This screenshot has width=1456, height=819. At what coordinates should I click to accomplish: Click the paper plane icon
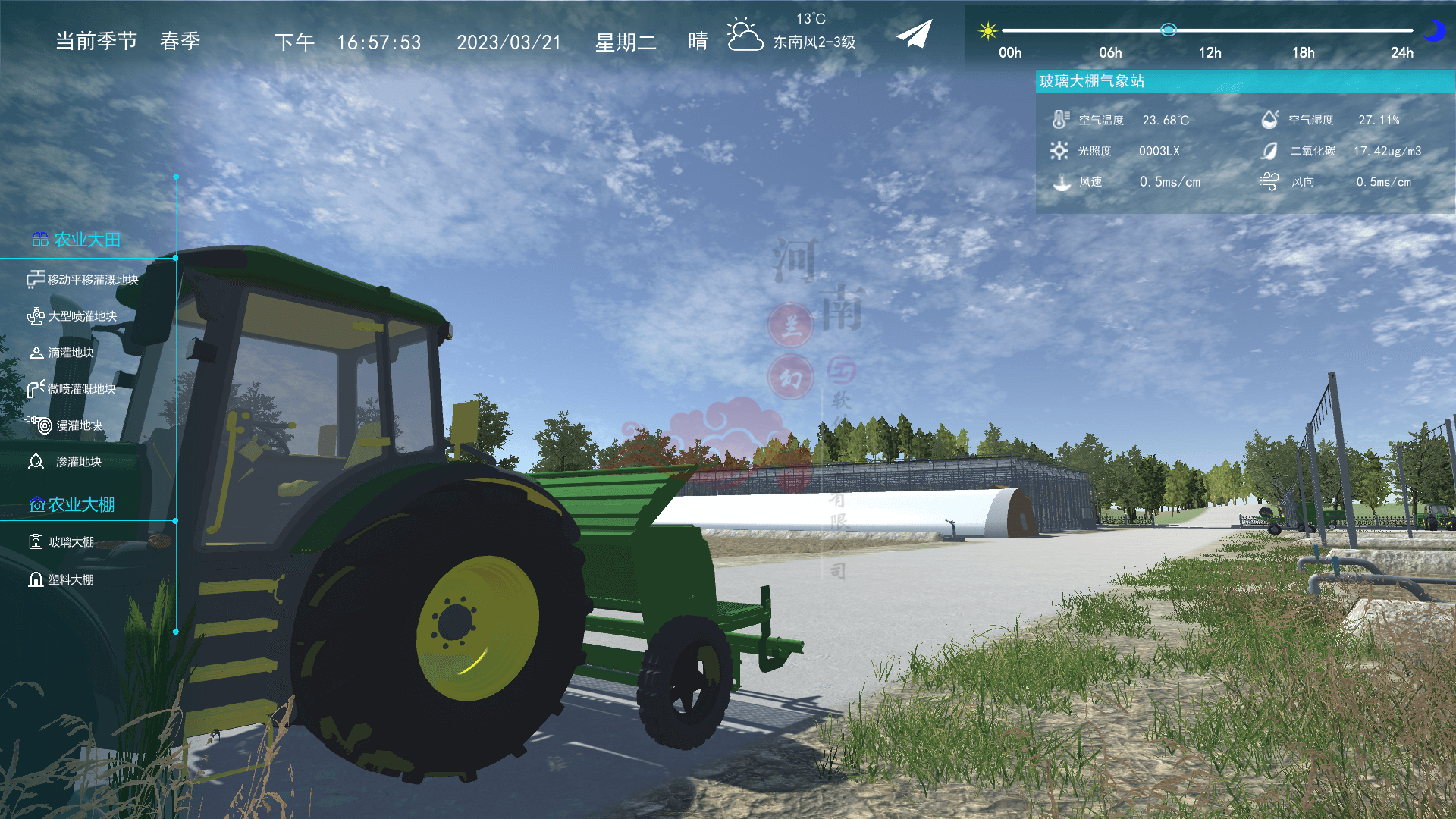point(914,35)
